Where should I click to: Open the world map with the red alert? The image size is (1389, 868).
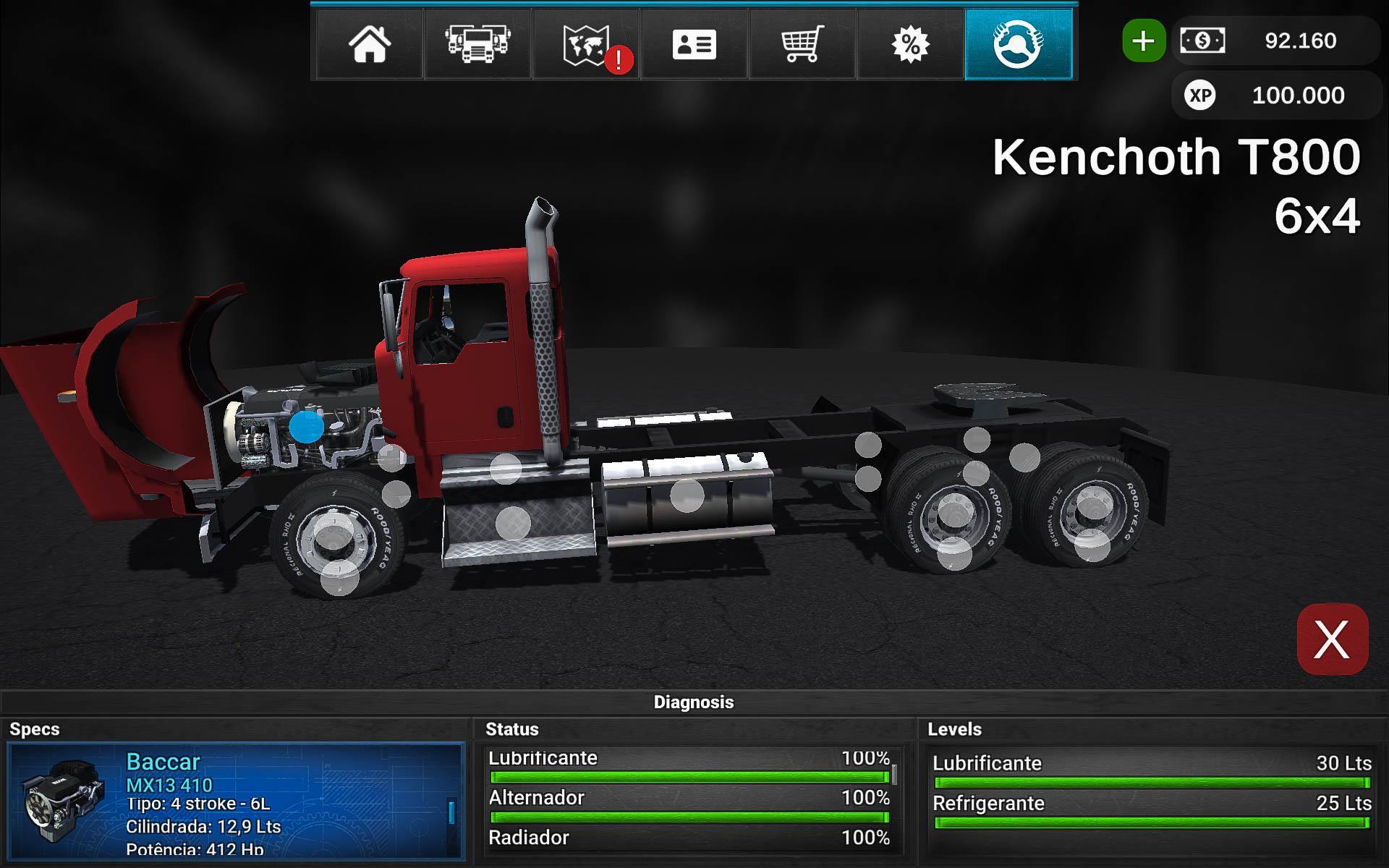[x=586, y=45]
